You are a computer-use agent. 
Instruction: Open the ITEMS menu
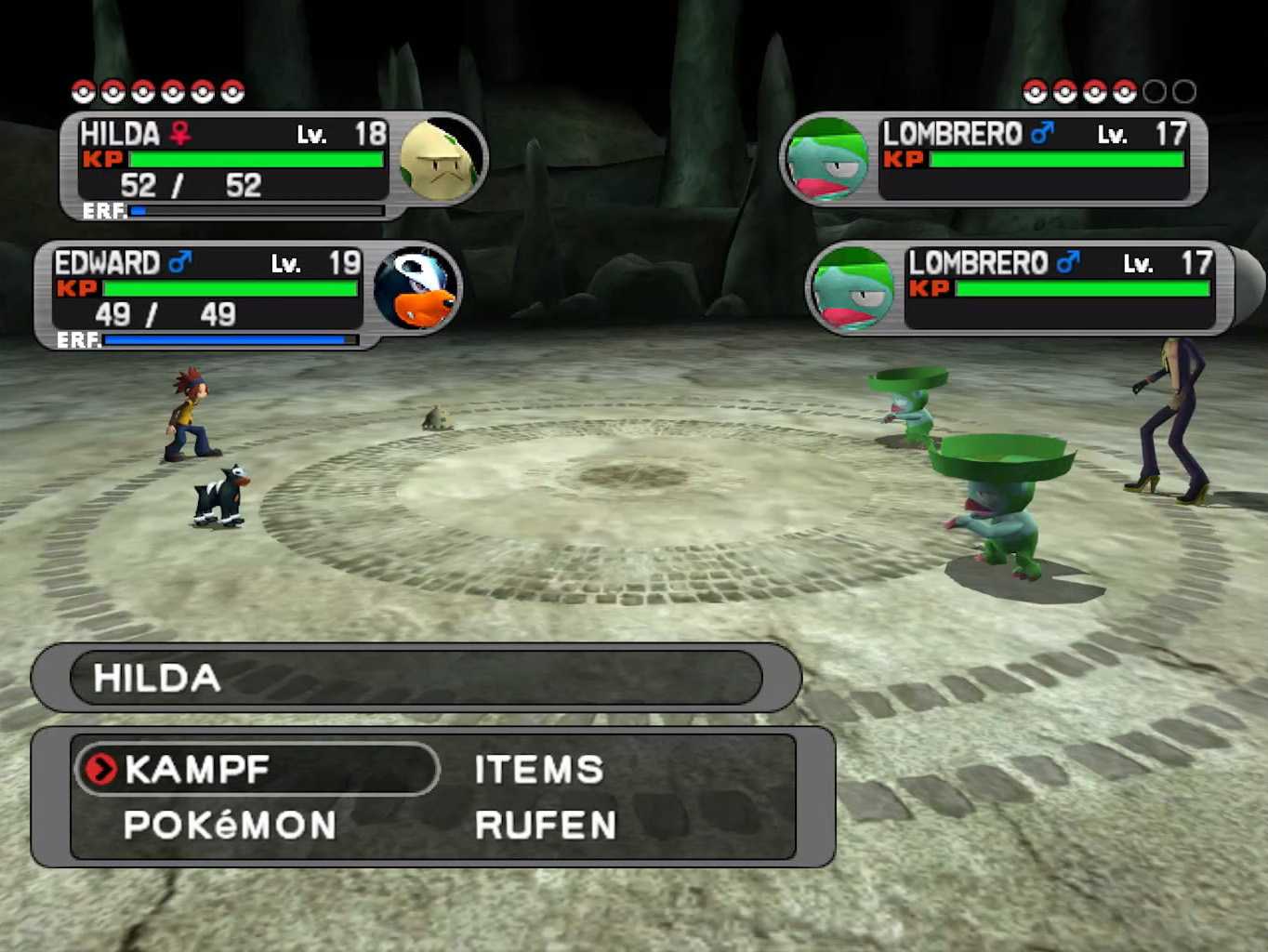click(x=539, y=770)
